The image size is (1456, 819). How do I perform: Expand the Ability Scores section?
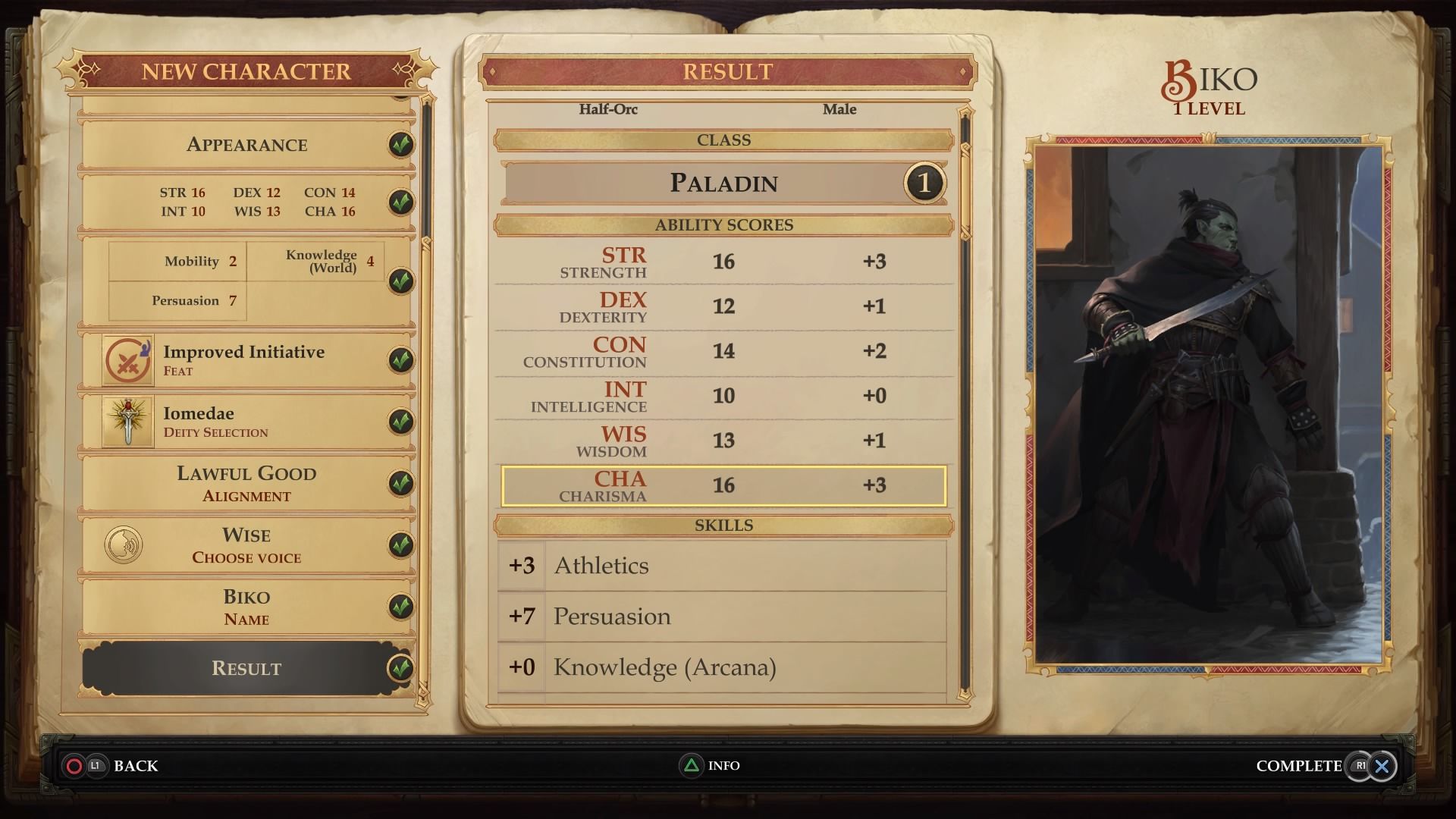pyautogui.click(x=723, y=225)
